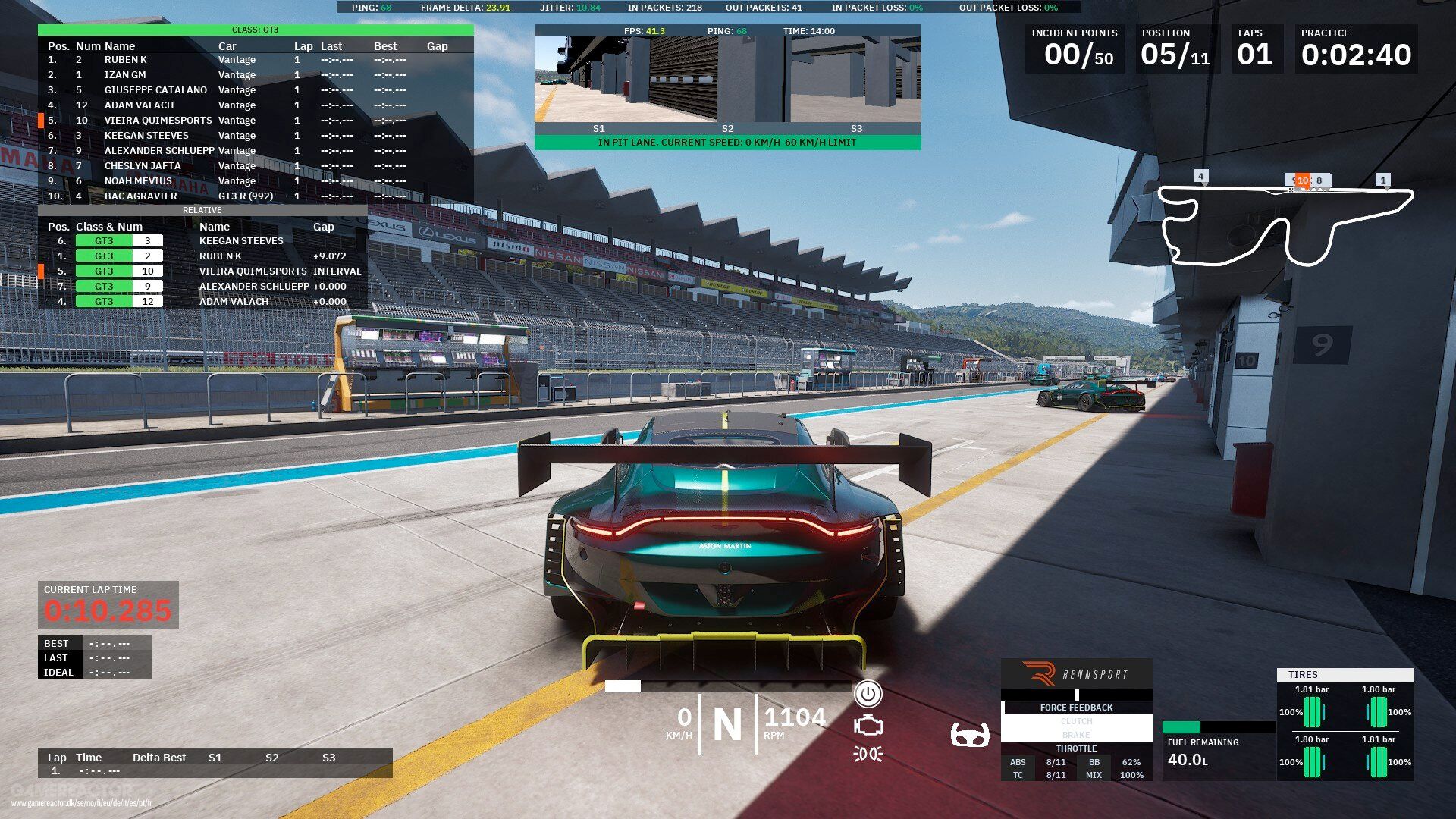Toggle the headlights icon
The image size is (1456, 819).
pyautogui.click(x=868, y=754)
